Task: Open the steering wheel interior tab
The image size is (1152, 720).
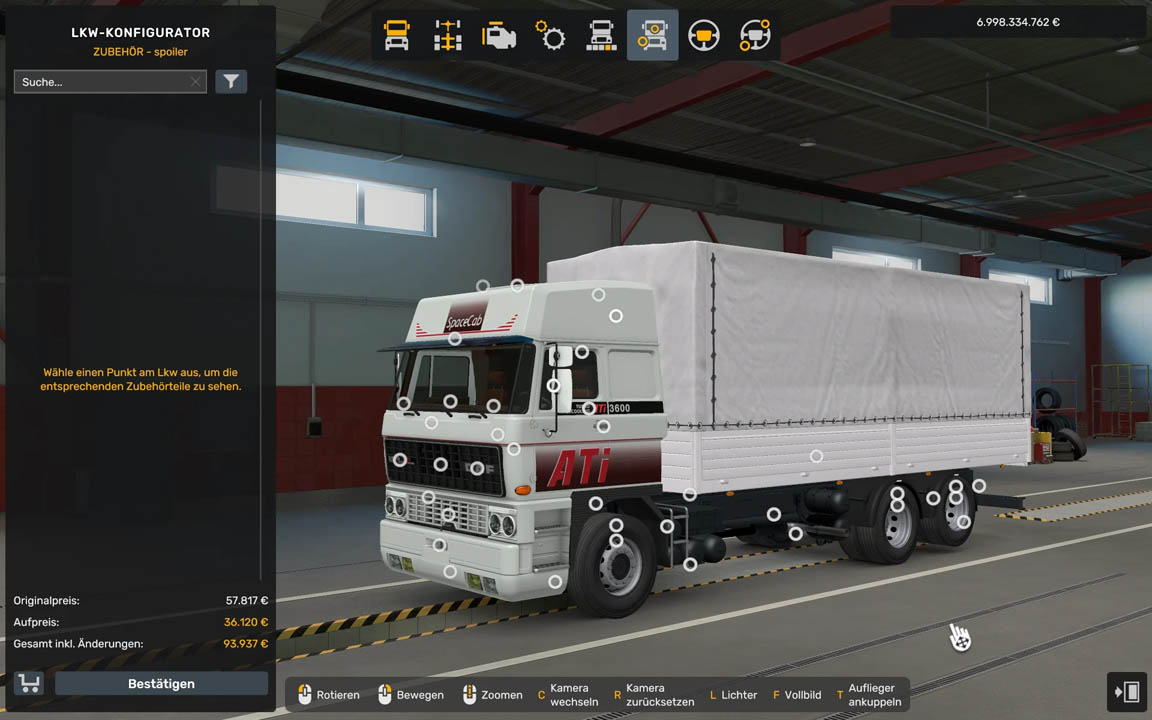Action: click(x=704, y=36)
